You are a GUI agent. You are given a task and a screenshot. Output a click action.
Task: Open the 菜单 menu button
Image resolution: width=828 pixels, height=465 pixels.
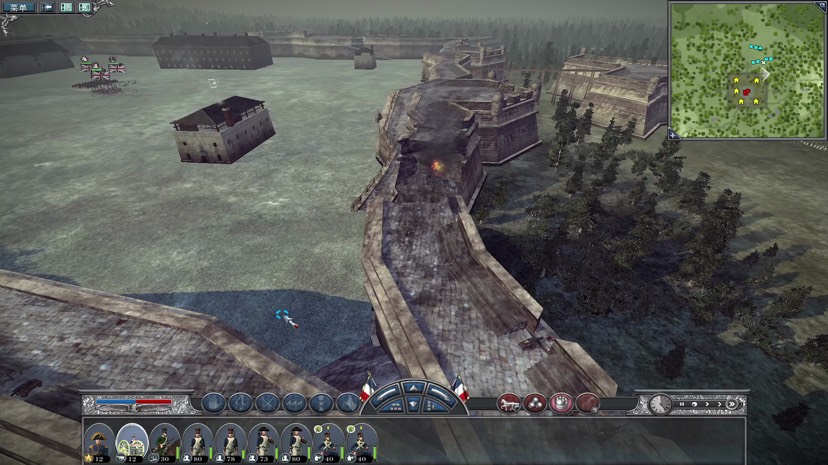[x=18, y=7]
